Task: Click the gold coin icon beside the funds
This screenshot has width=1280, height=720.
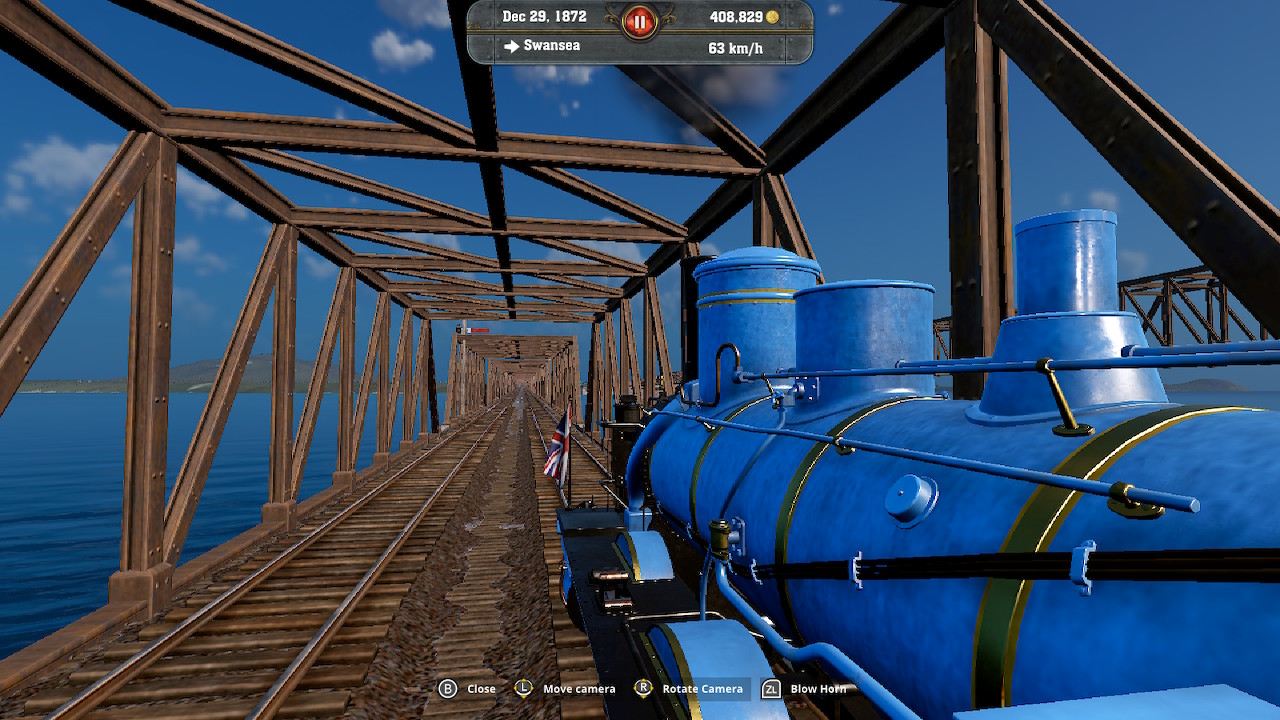Action: pyautogui.click(x=771, y=17)
